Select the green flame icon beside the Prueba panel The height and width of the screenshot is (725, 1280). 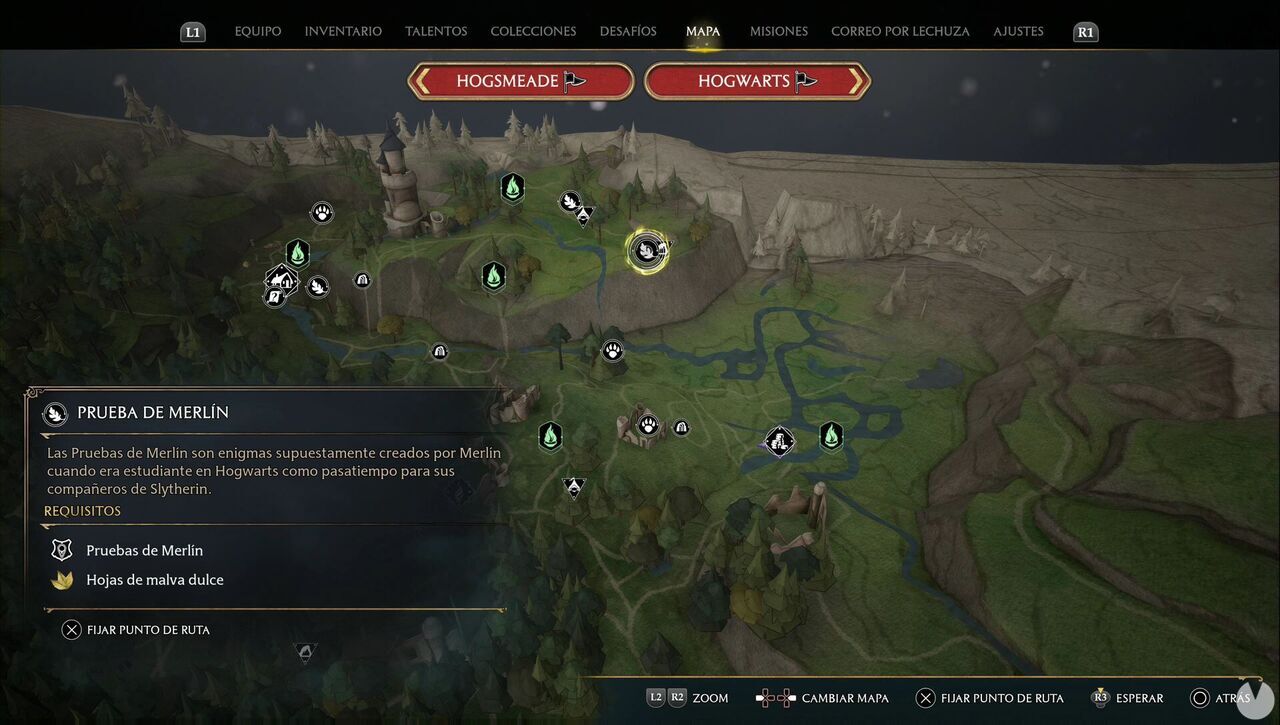tap(550, 436)
